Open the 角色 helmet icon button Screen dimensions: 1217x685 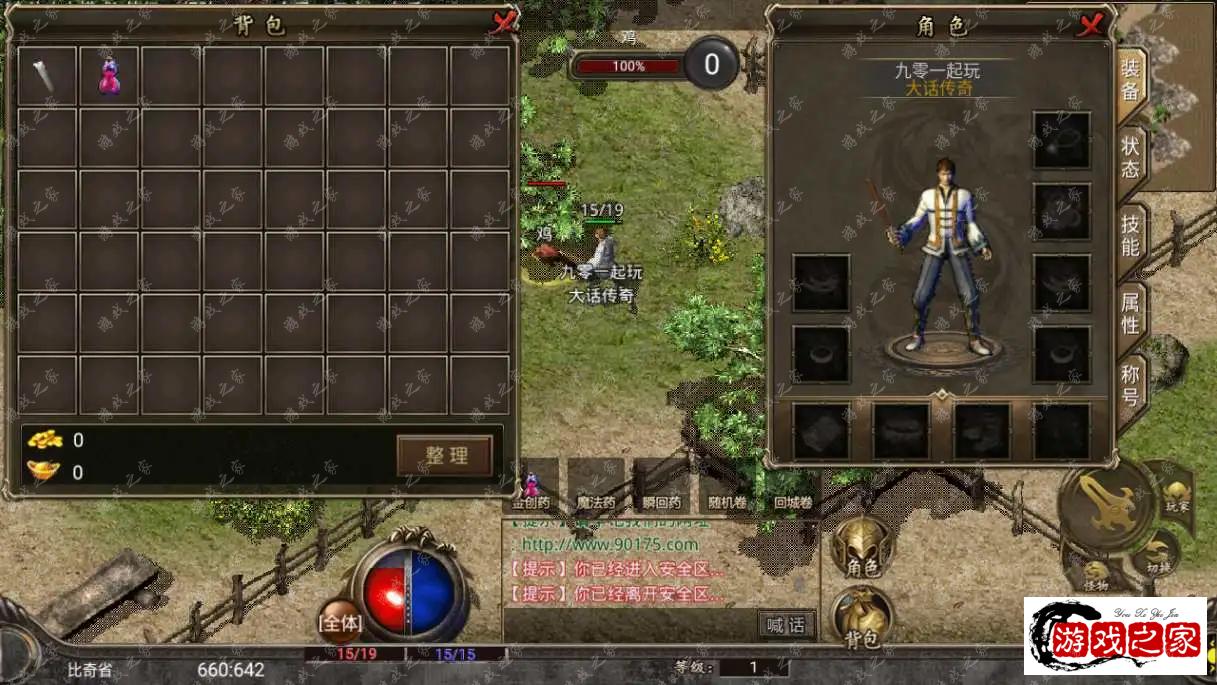point(862,549)
